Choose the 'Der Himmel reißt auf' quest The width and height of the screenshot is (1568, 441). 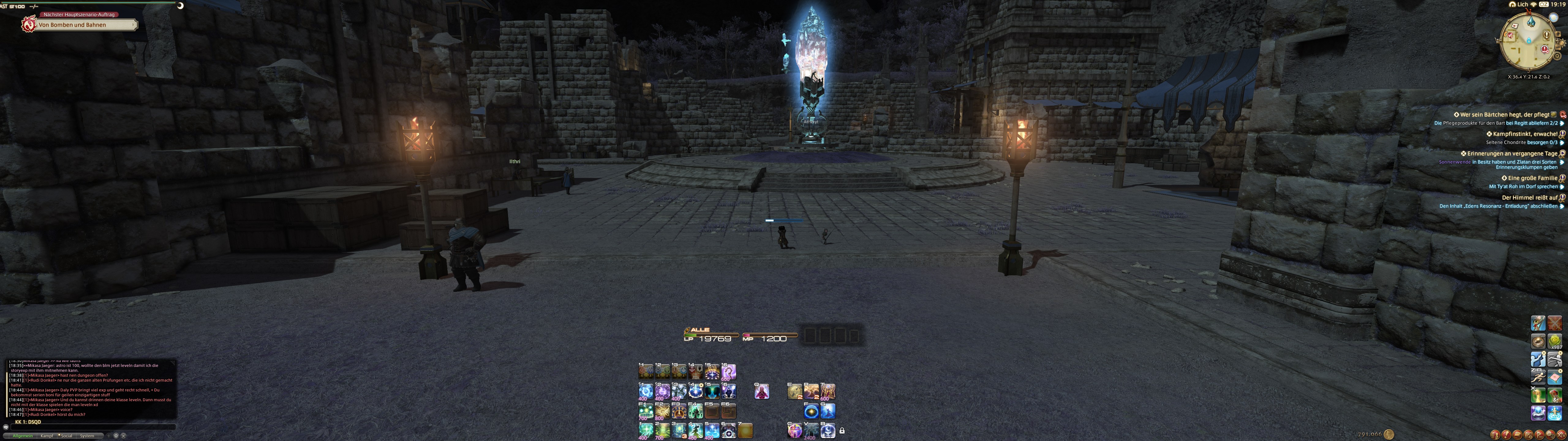(x=1528, y=197)
